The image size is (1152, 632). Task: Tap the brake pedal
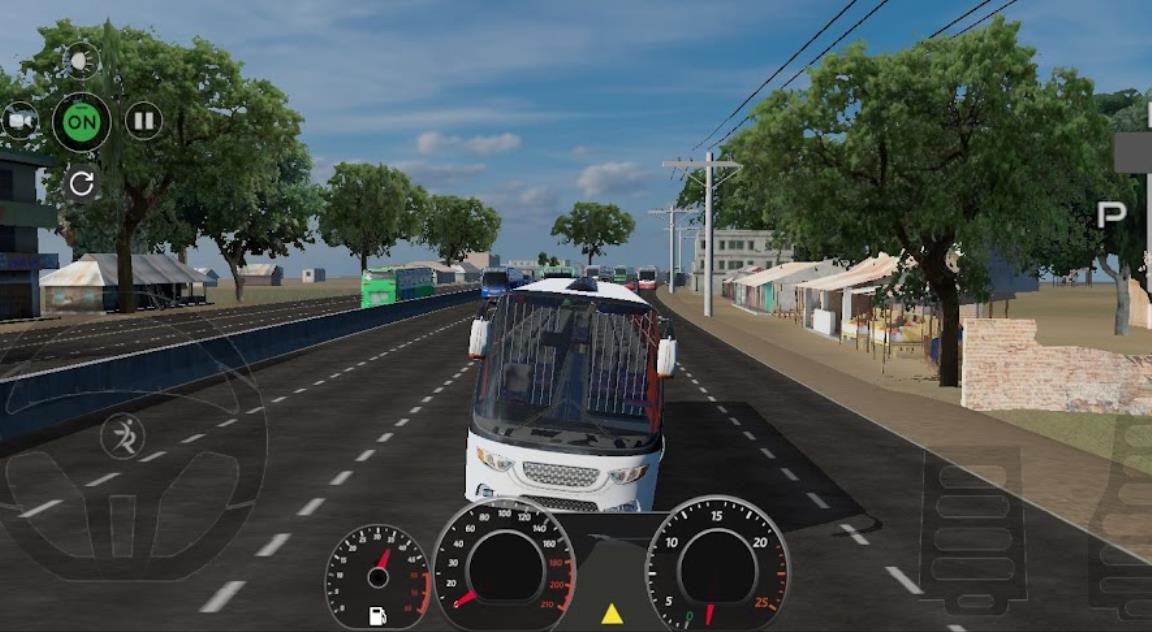point(971,528)
